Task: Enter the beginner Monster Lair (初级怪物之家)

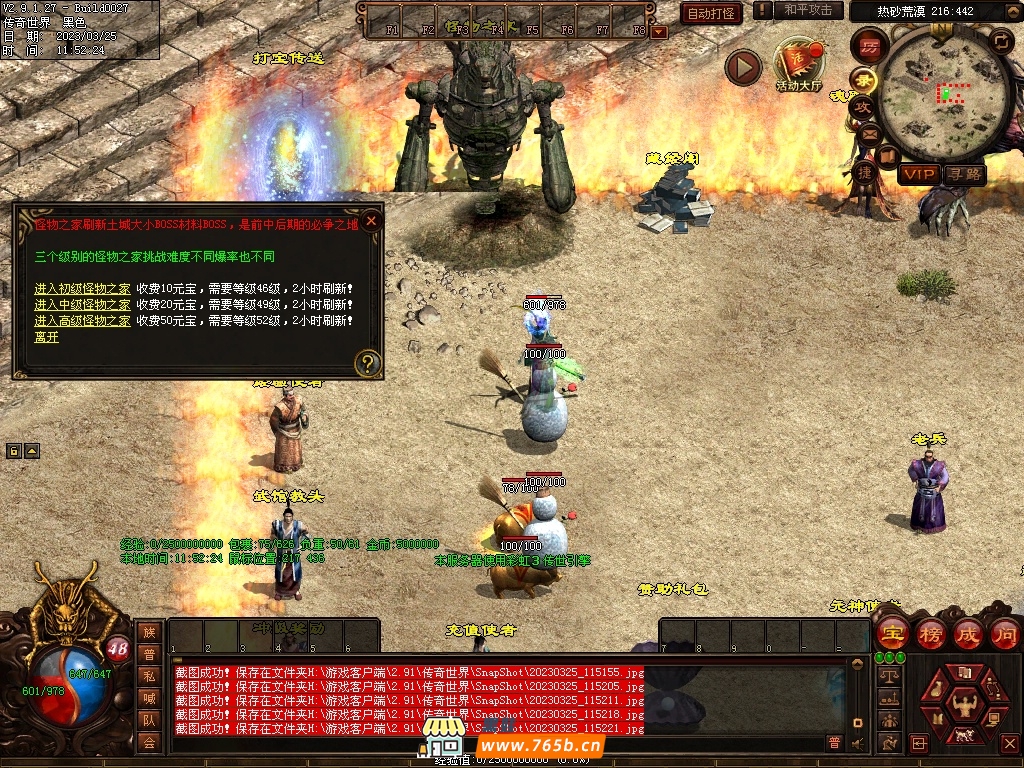Action: point(82,288)
